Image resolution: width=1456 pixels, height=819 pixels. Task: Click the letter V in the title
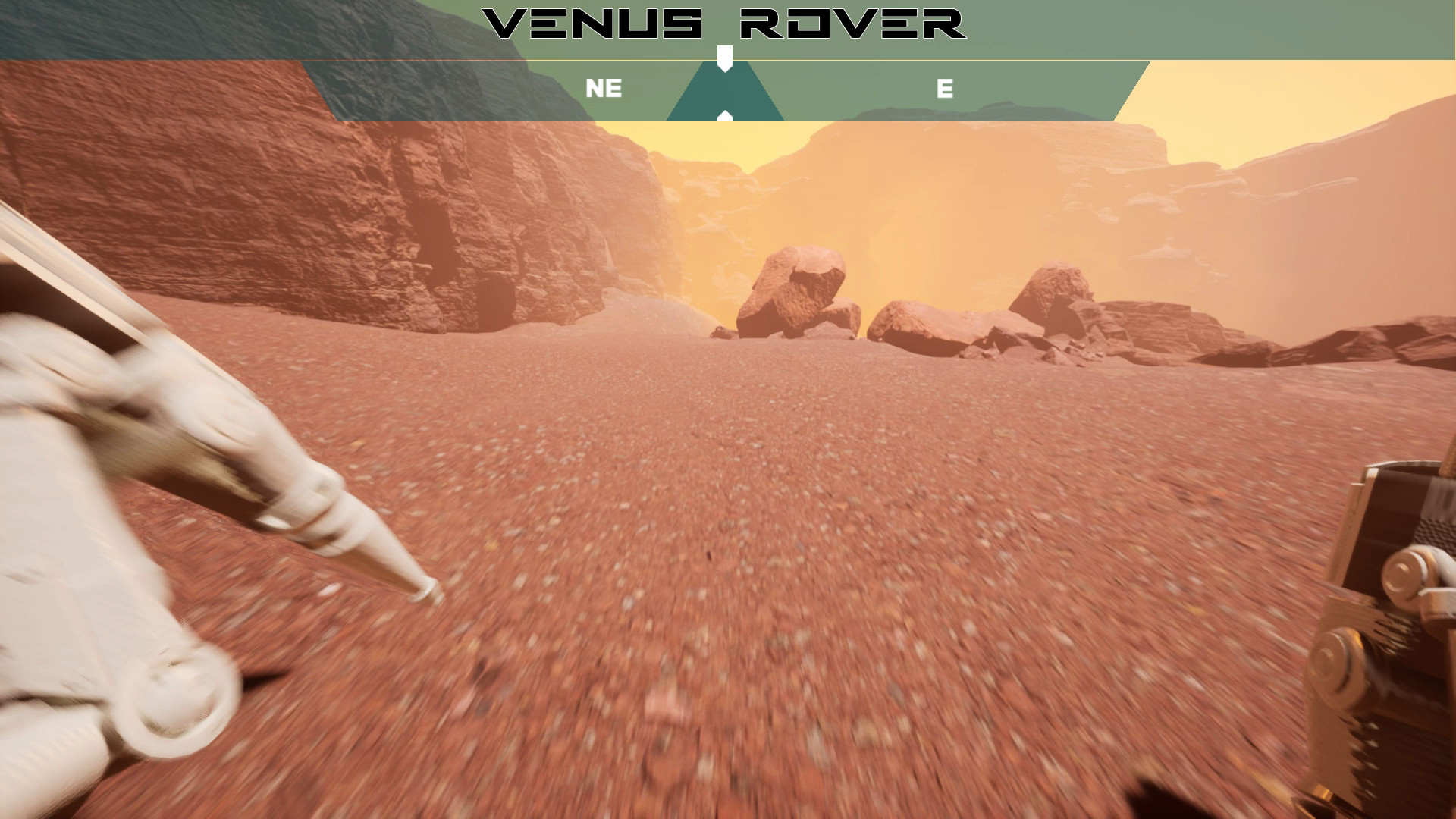pyautogui.click(x=500, y=23)
